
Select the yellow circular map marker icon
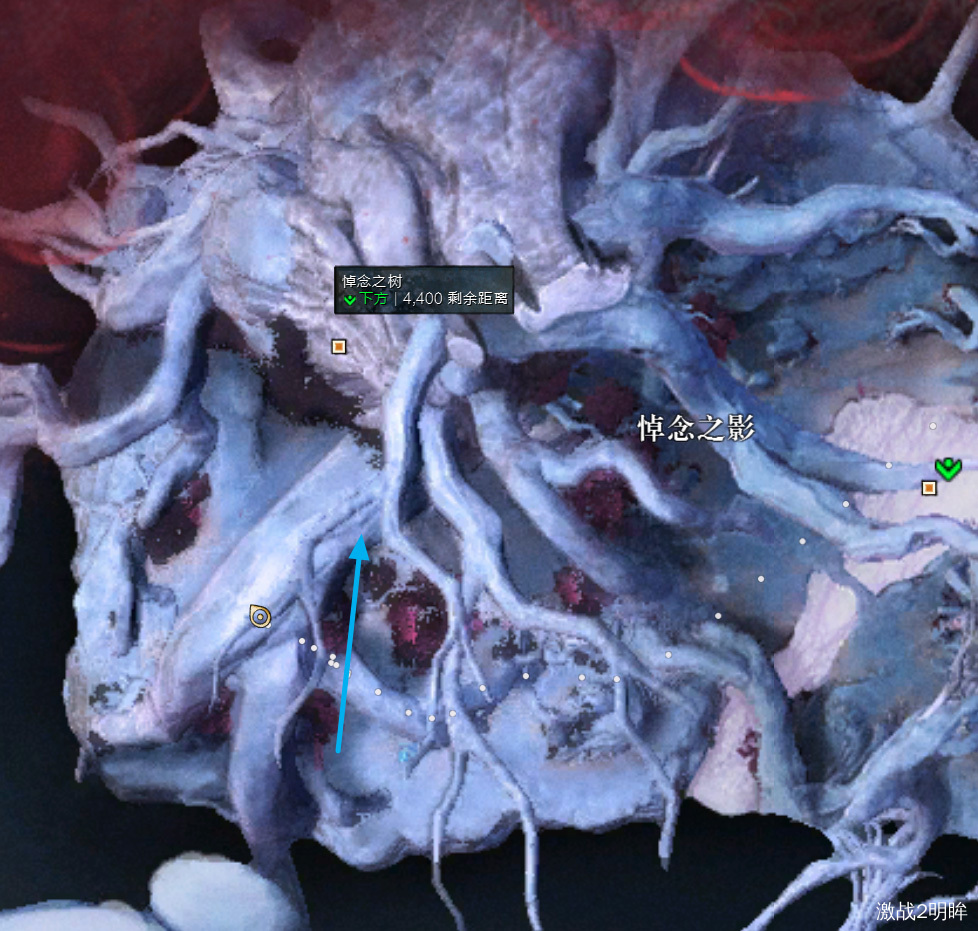coord(260,616)
